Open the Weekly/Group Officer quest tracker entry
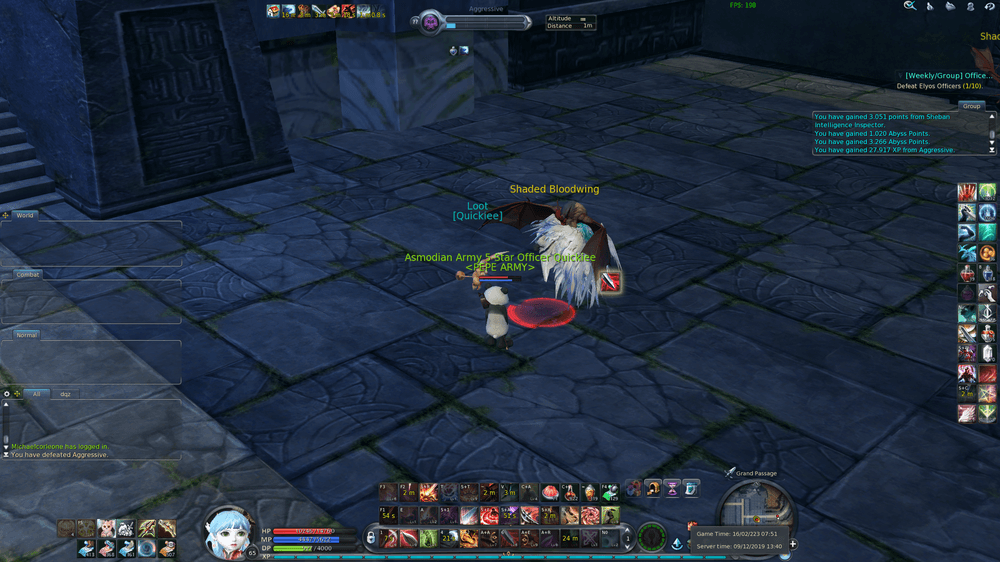The height and width of the screenshot is (562, 1000). (x=948, y=75)
